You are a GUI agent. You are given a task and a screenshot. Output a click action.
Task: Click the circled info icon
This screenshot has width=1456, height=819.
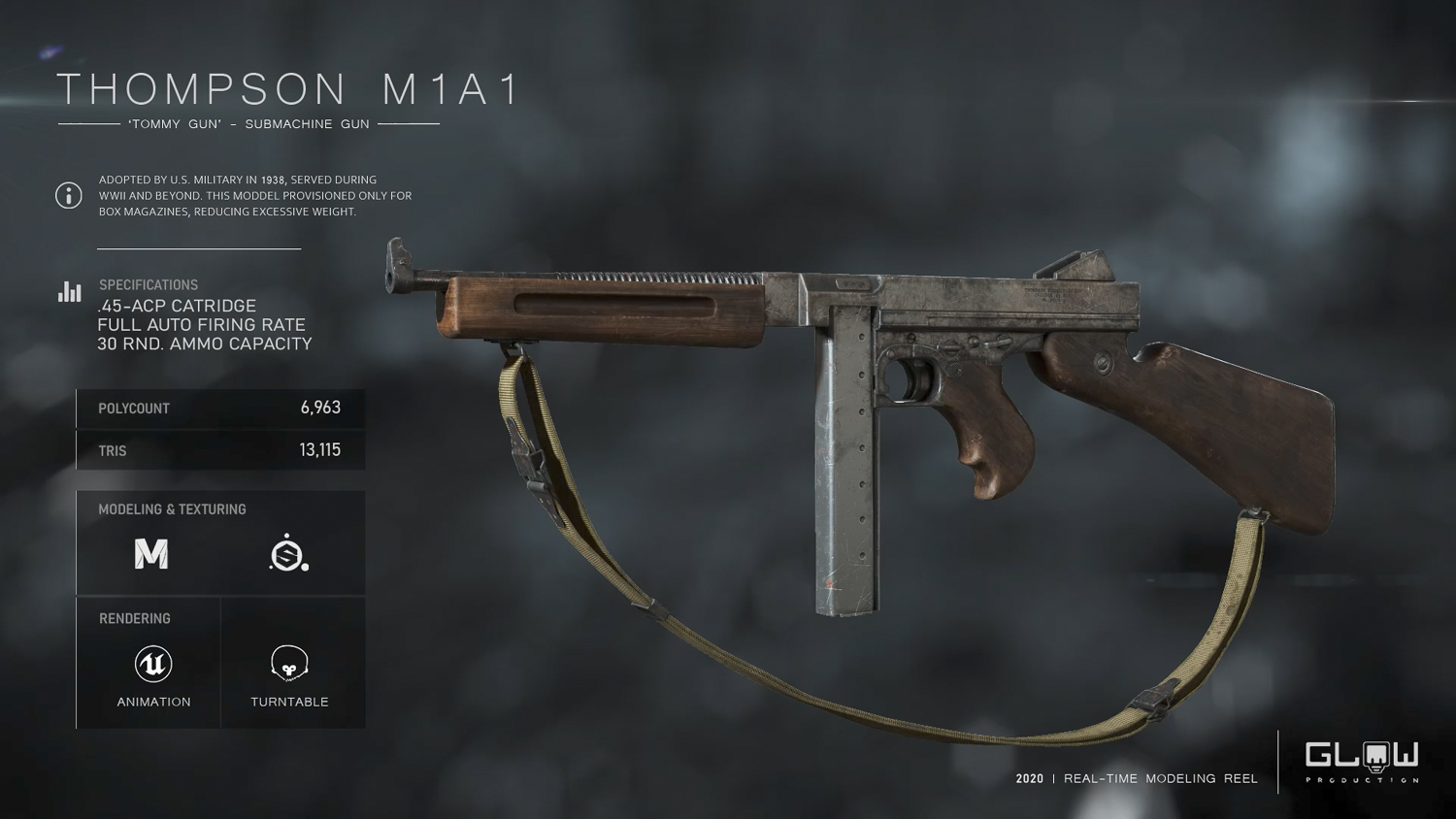click(x=69, y=195)
